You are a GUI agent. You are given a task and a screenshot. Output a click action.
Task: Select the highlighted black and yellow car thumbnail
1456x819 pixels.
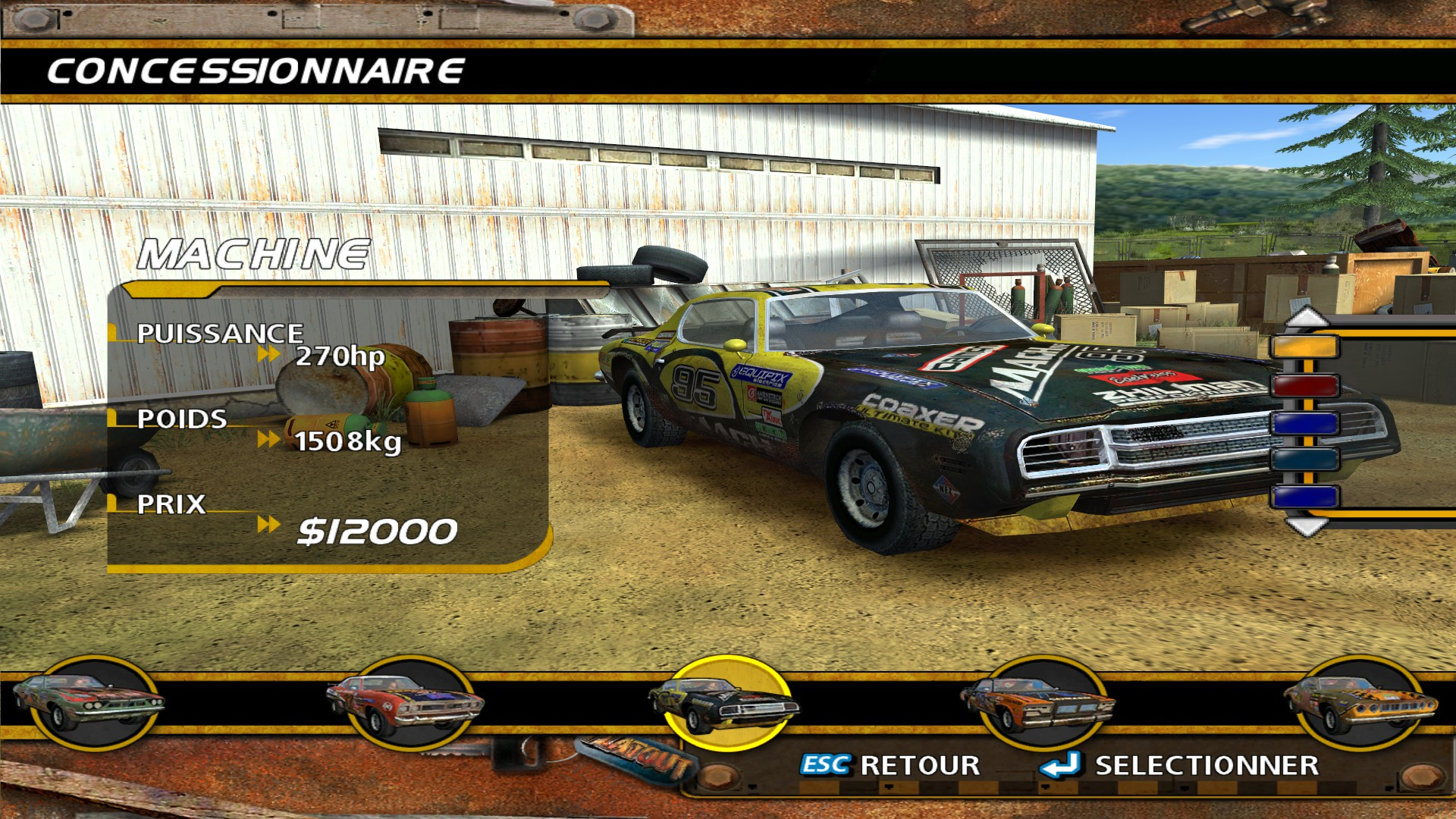(x=726, y=702)
